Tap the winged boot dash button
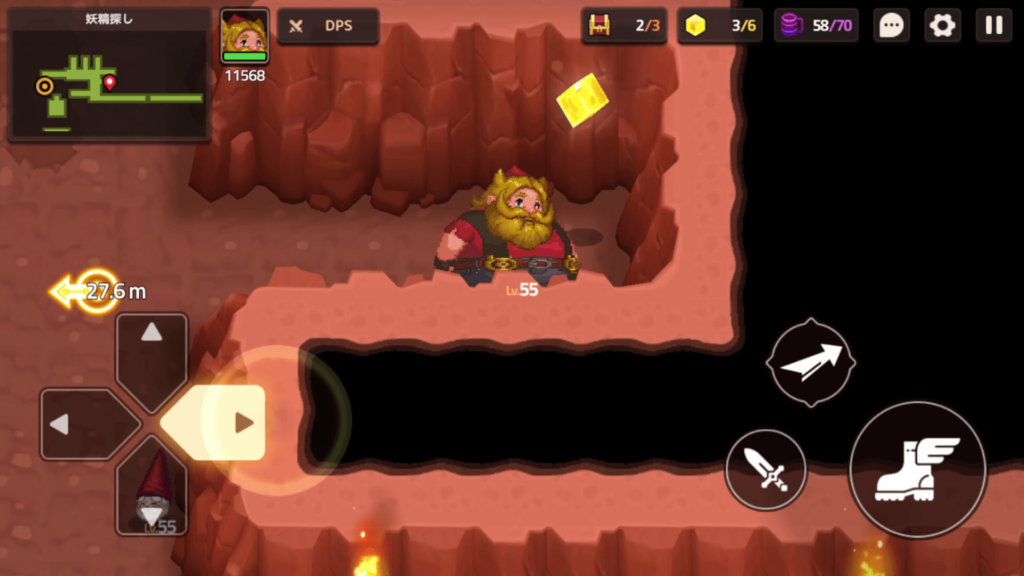 [917, 469]
